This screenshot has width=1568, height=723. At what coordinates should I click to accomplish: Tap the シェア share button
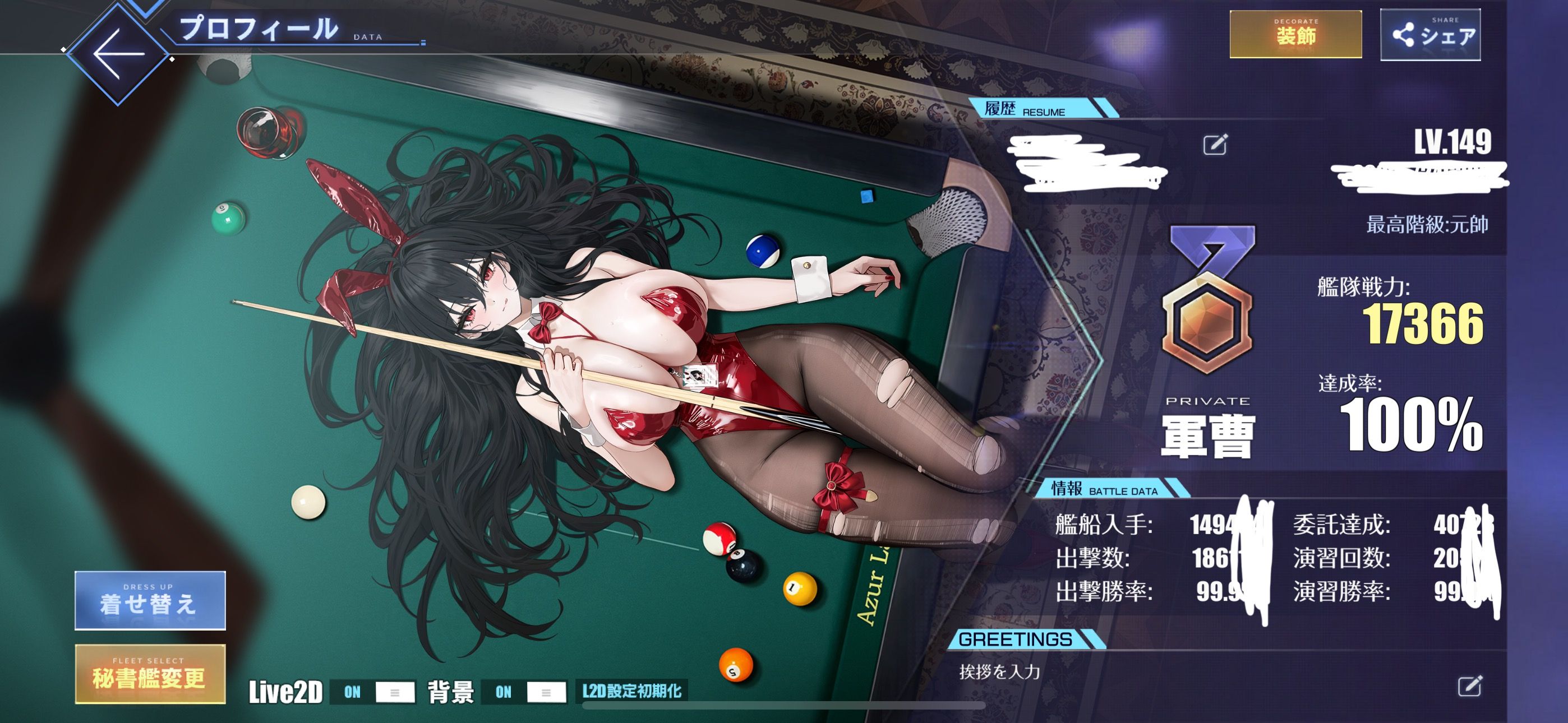click(1430, 35)
